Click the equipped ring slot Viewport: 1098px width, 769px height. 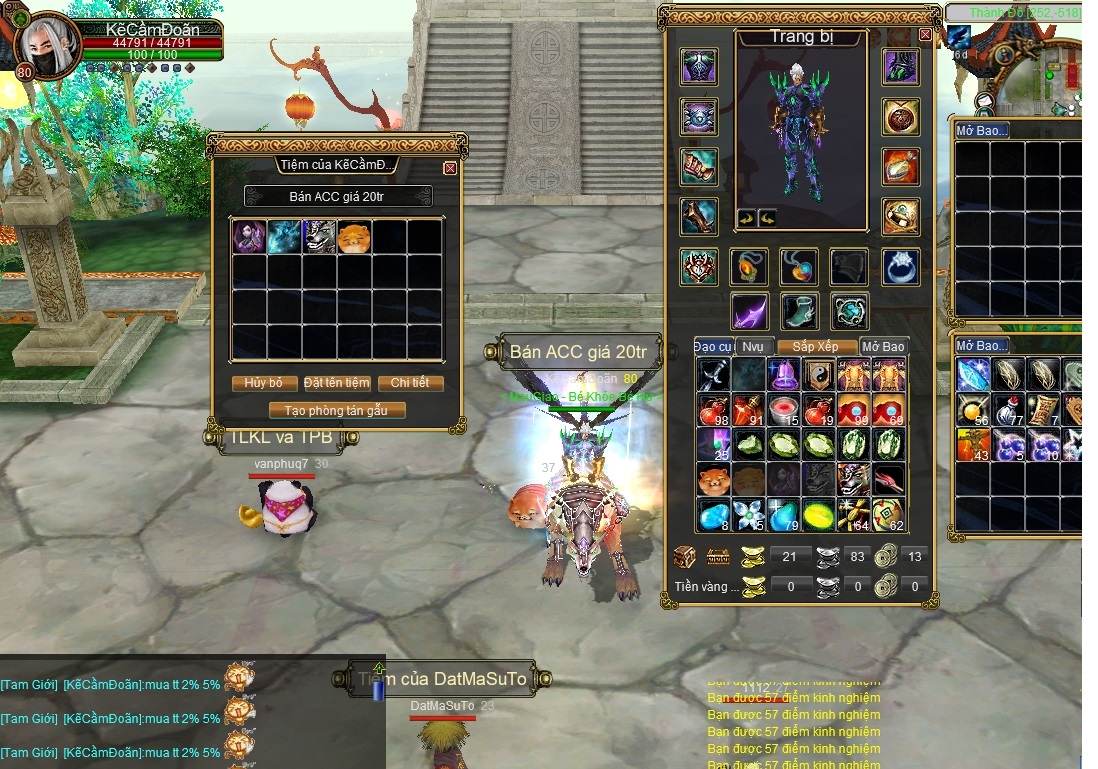click(x=901, y=267)
